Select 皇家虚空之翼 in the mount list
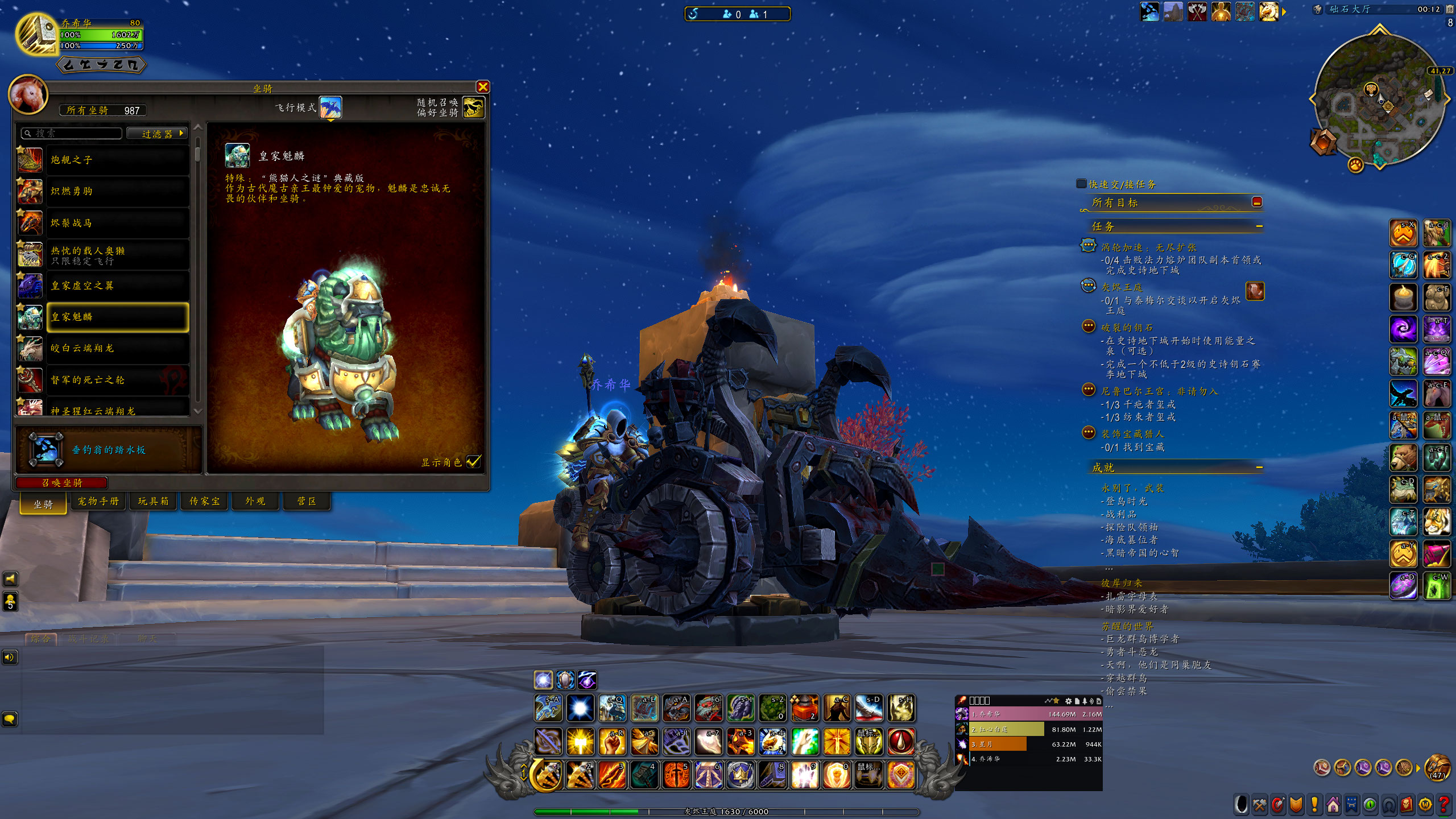The width and height of the screenshot is (1456, 819). pyautogui.click(x=117, y=286)
